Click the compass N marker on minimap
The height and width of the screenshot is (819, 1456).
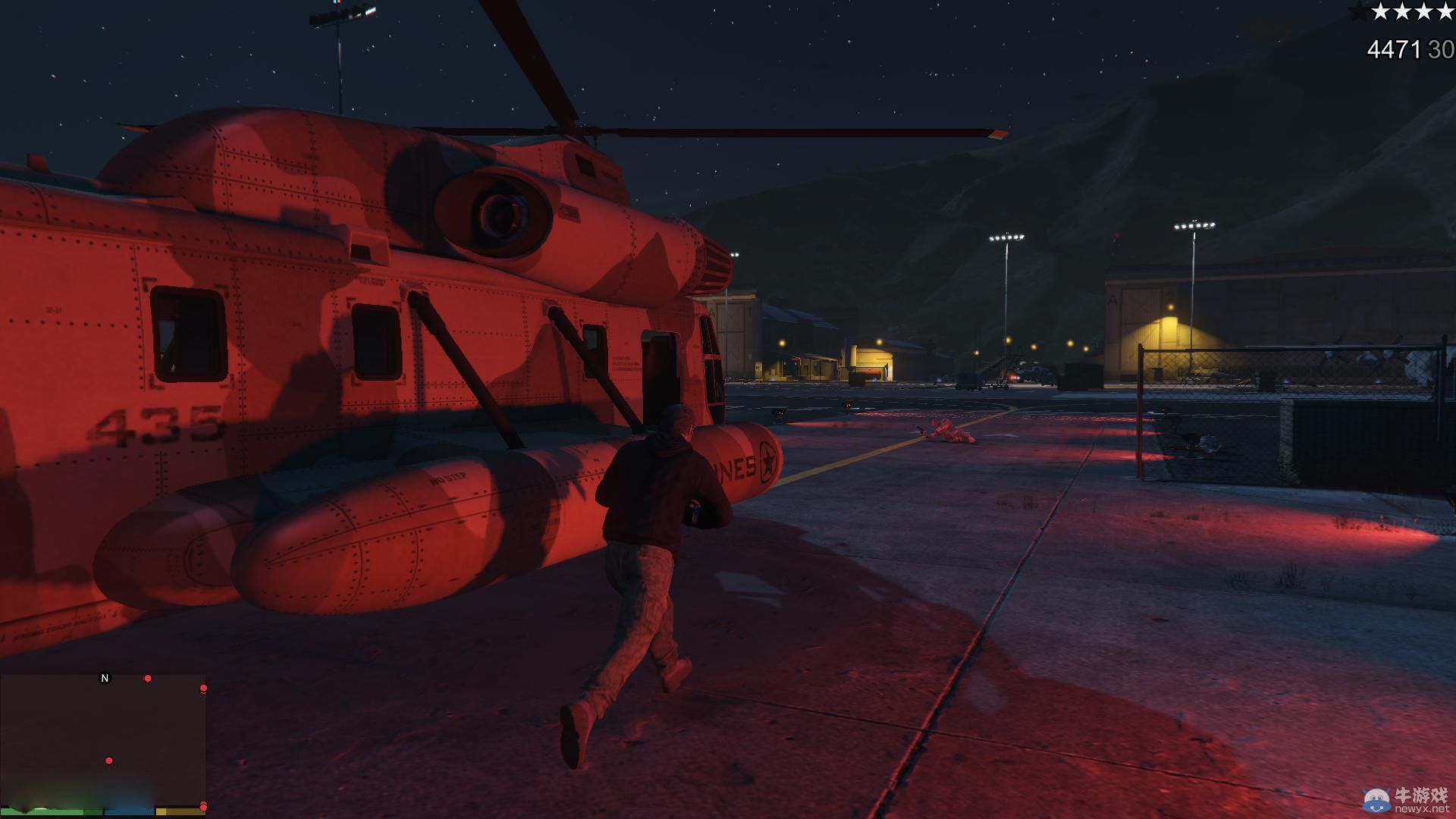pyautogui.click(x=105, y=678)
